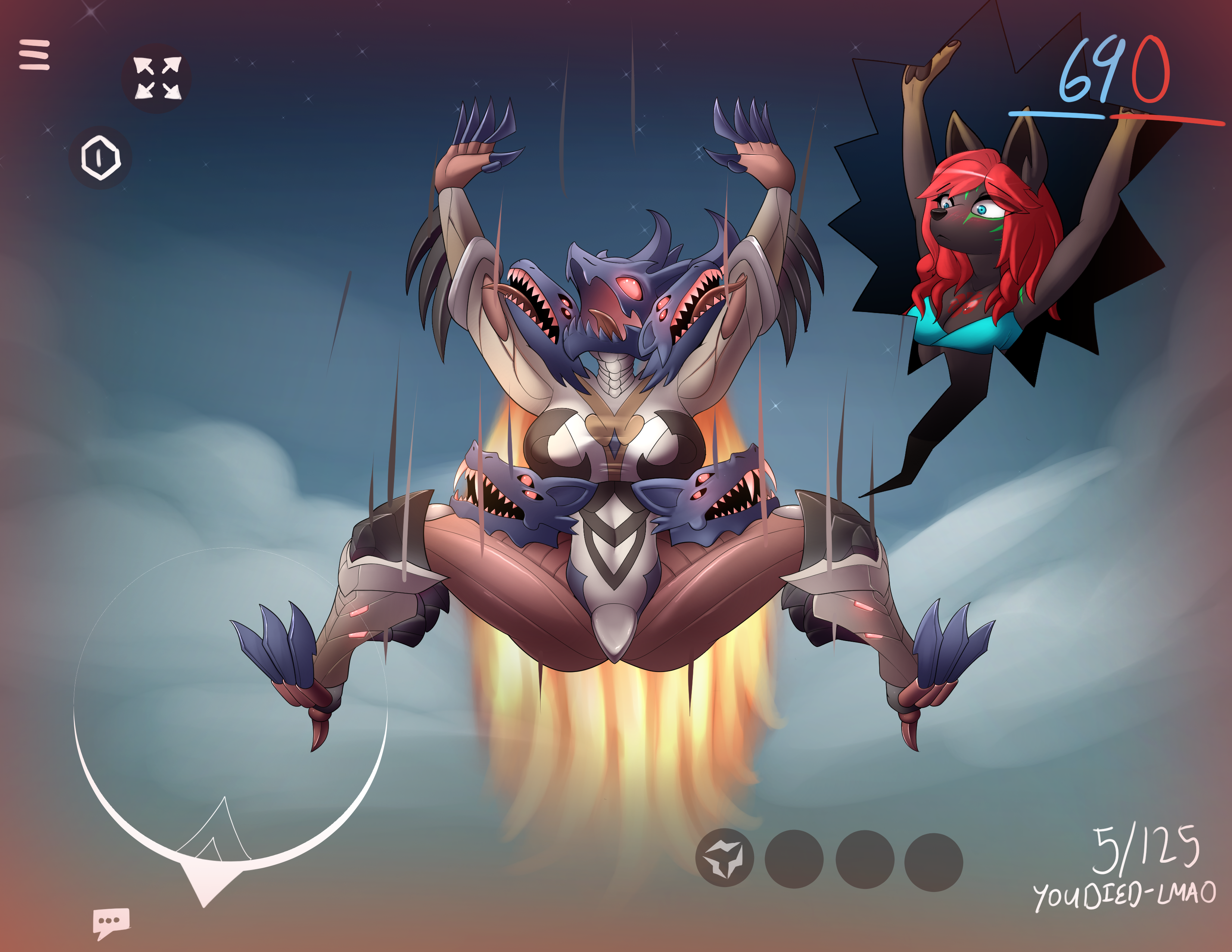1232x952 pixels.
Task: Open the hamburger menu
Action: [x=34, y=55]
